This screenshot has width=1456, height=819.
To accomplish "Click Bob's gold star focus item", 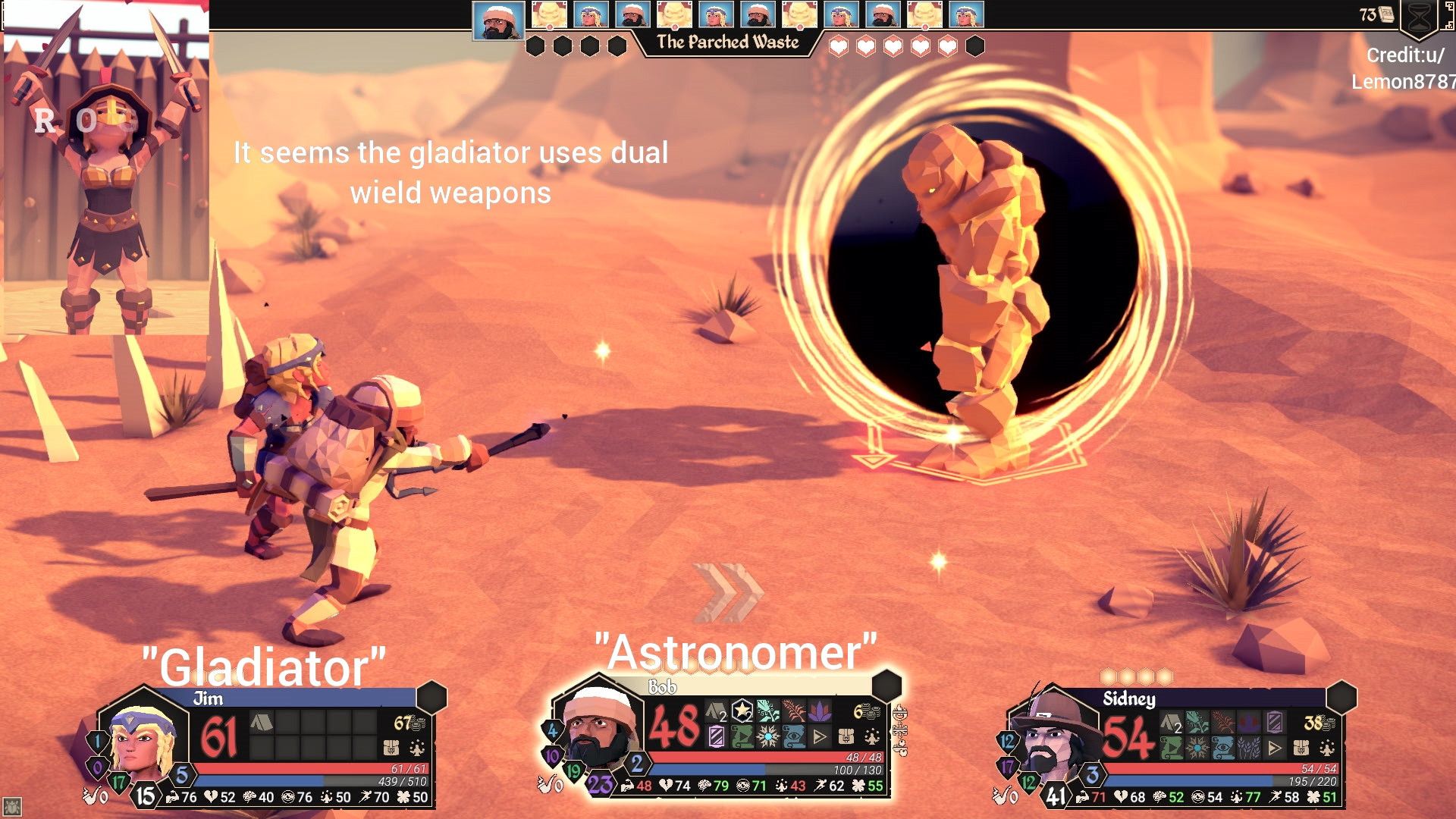I will (743, 711).
